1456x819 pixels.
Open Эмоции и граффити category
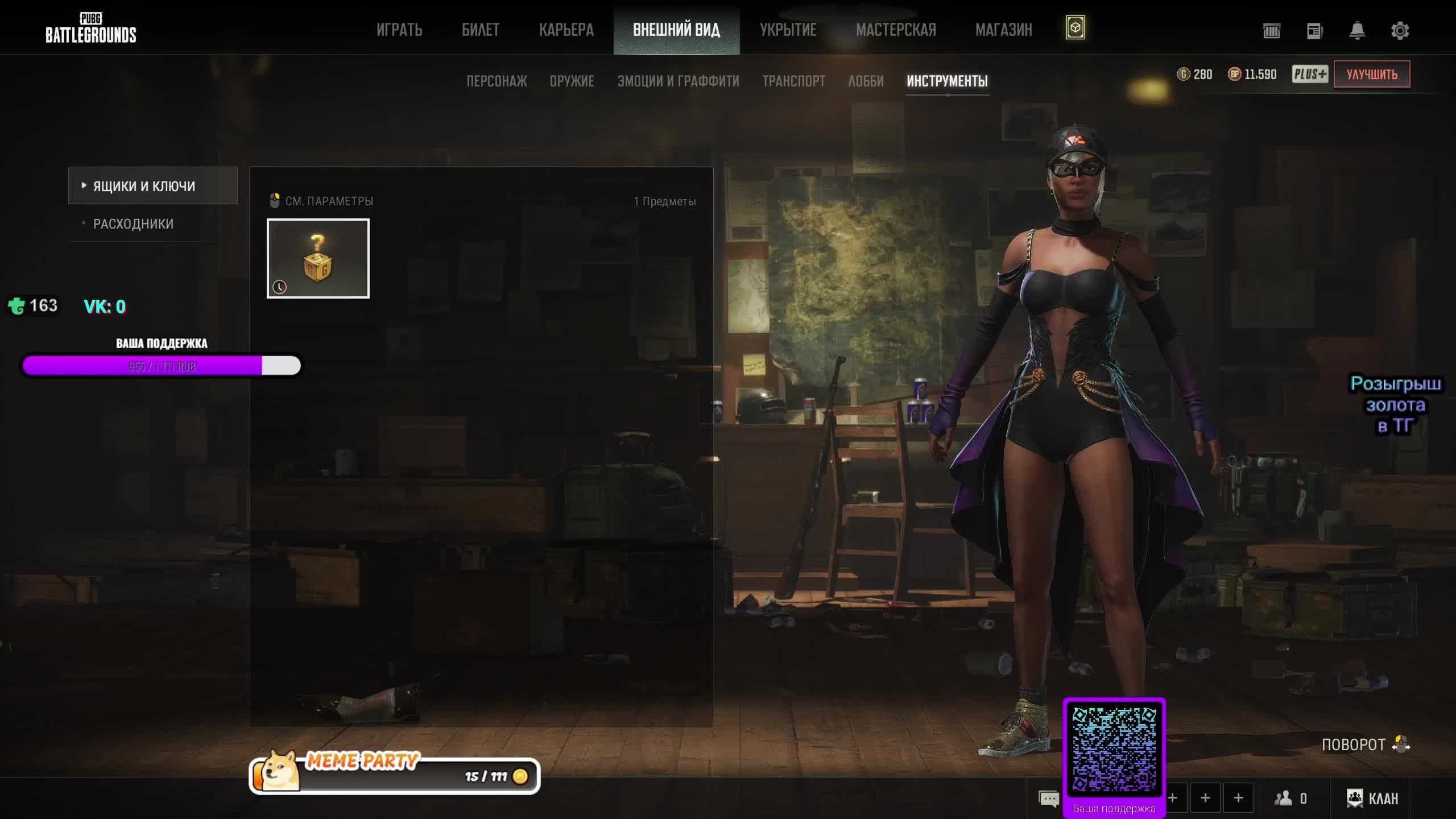pos(678,81)
